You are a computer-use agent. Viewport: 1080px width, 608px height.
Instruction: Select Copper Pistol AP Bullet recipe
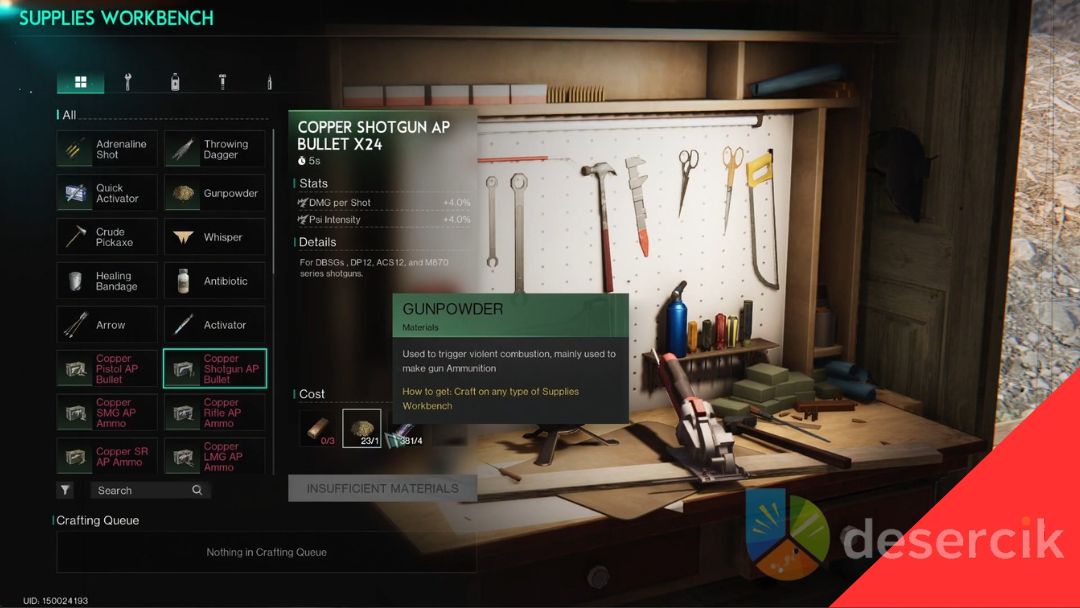point(108,368)
